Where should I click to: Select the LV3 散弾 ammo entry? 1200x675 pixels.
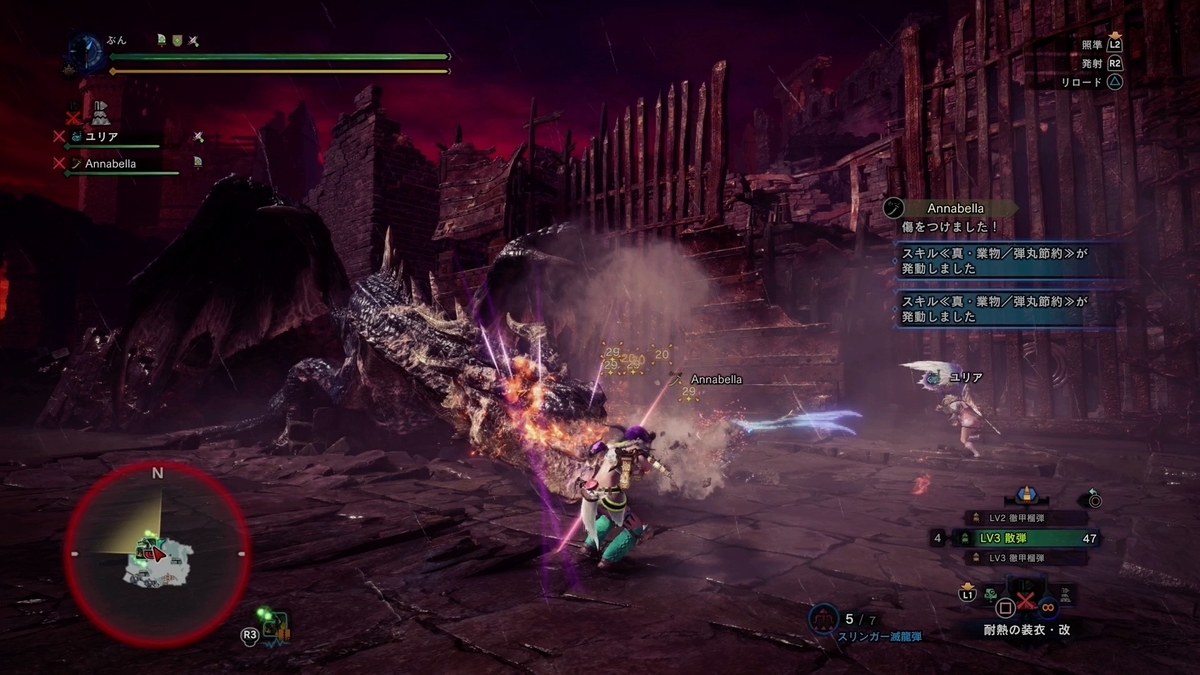click(x=1019, y=538)
